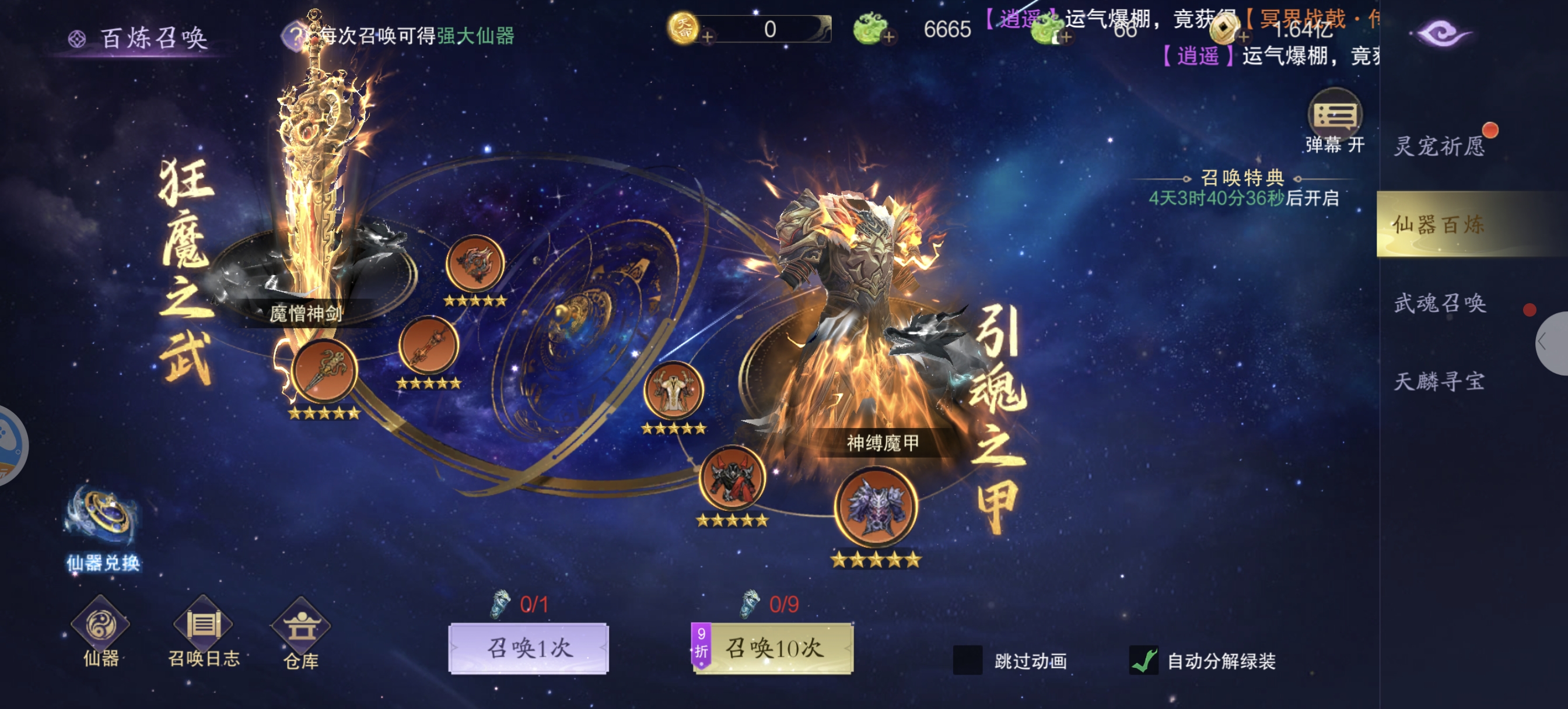Add more gold coin currency
The height and width of the screenshot is (709, 1568).
point(708,37)
